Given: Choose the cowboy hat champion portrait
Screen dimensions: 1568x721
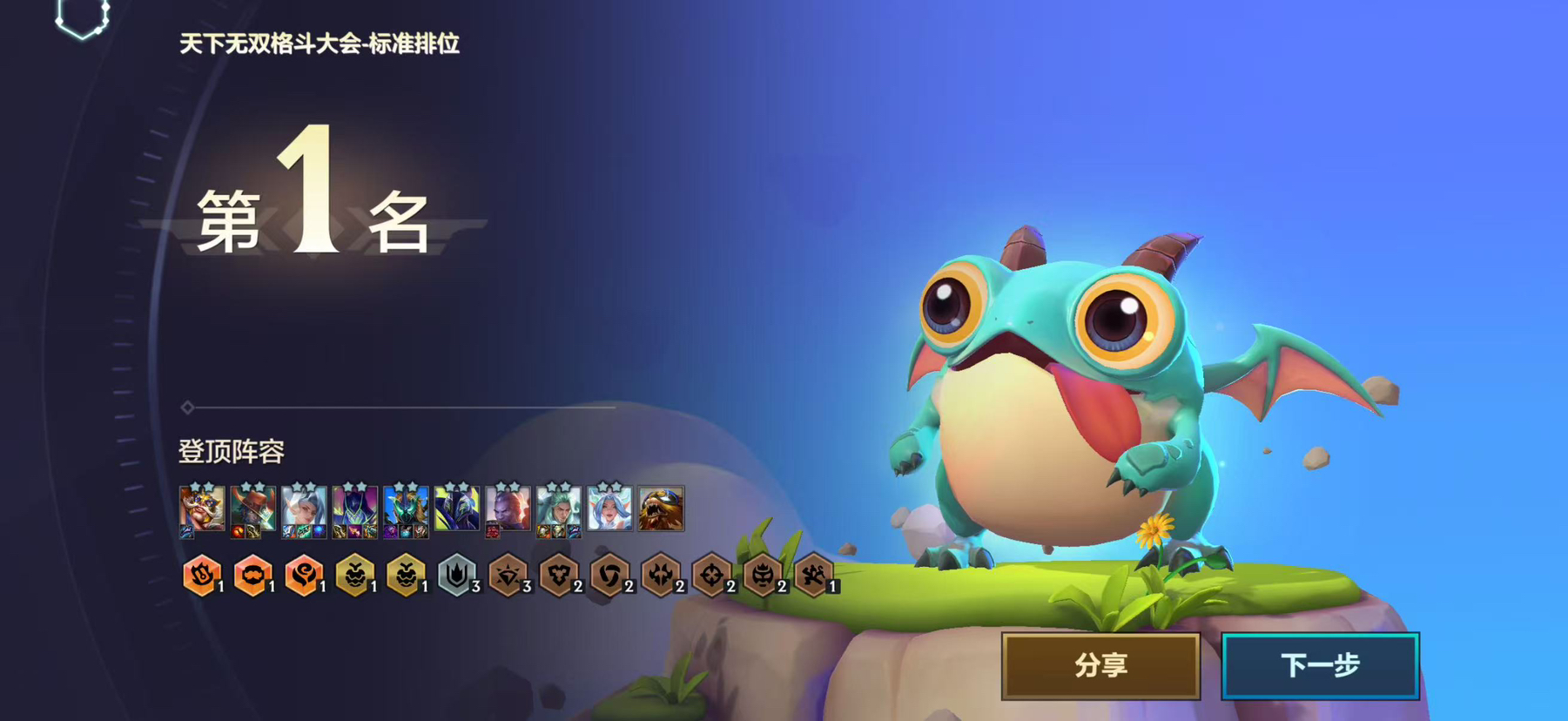Looking at the screenshot, I should click(252, 509).
